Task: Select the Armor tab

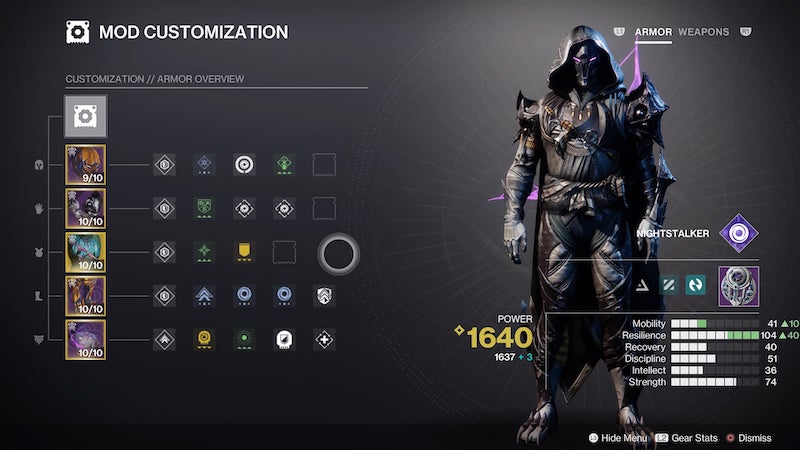Action: [x=653, y=32]
